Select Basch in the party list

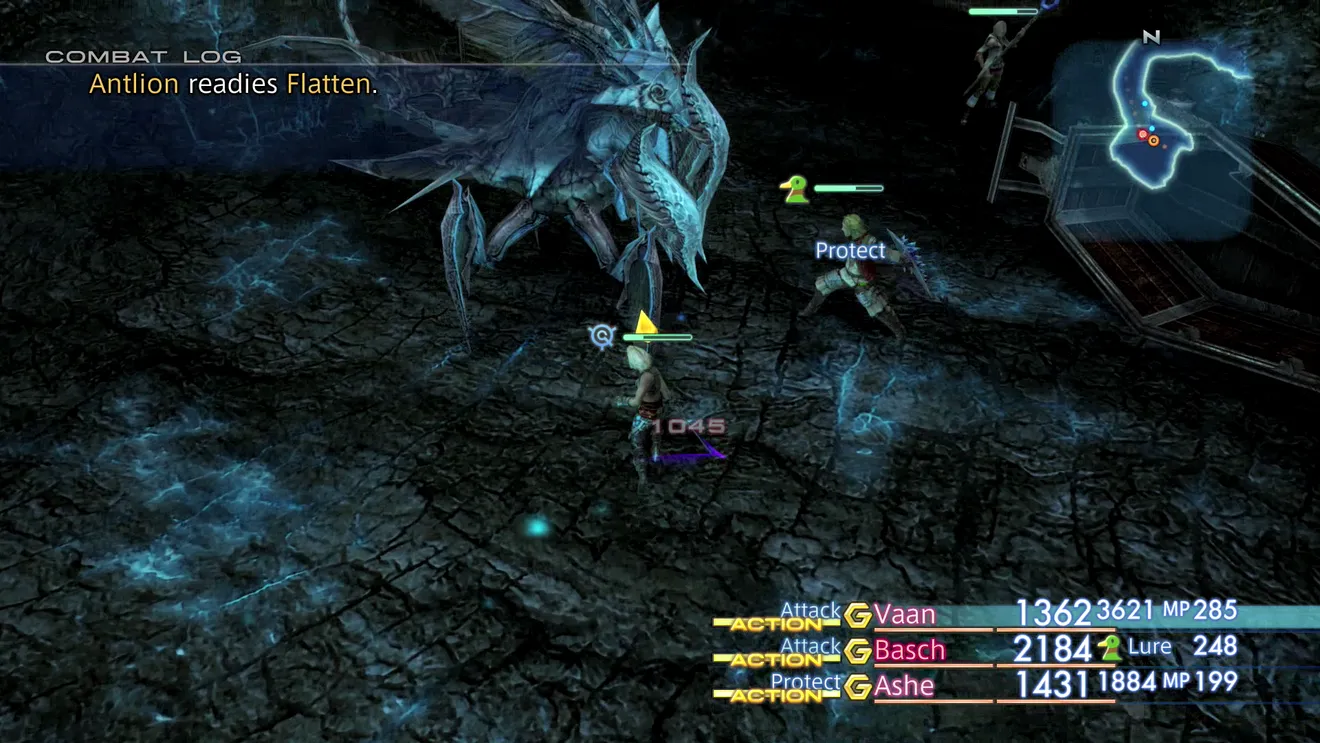pyautogui.click(x=909, y=650)
